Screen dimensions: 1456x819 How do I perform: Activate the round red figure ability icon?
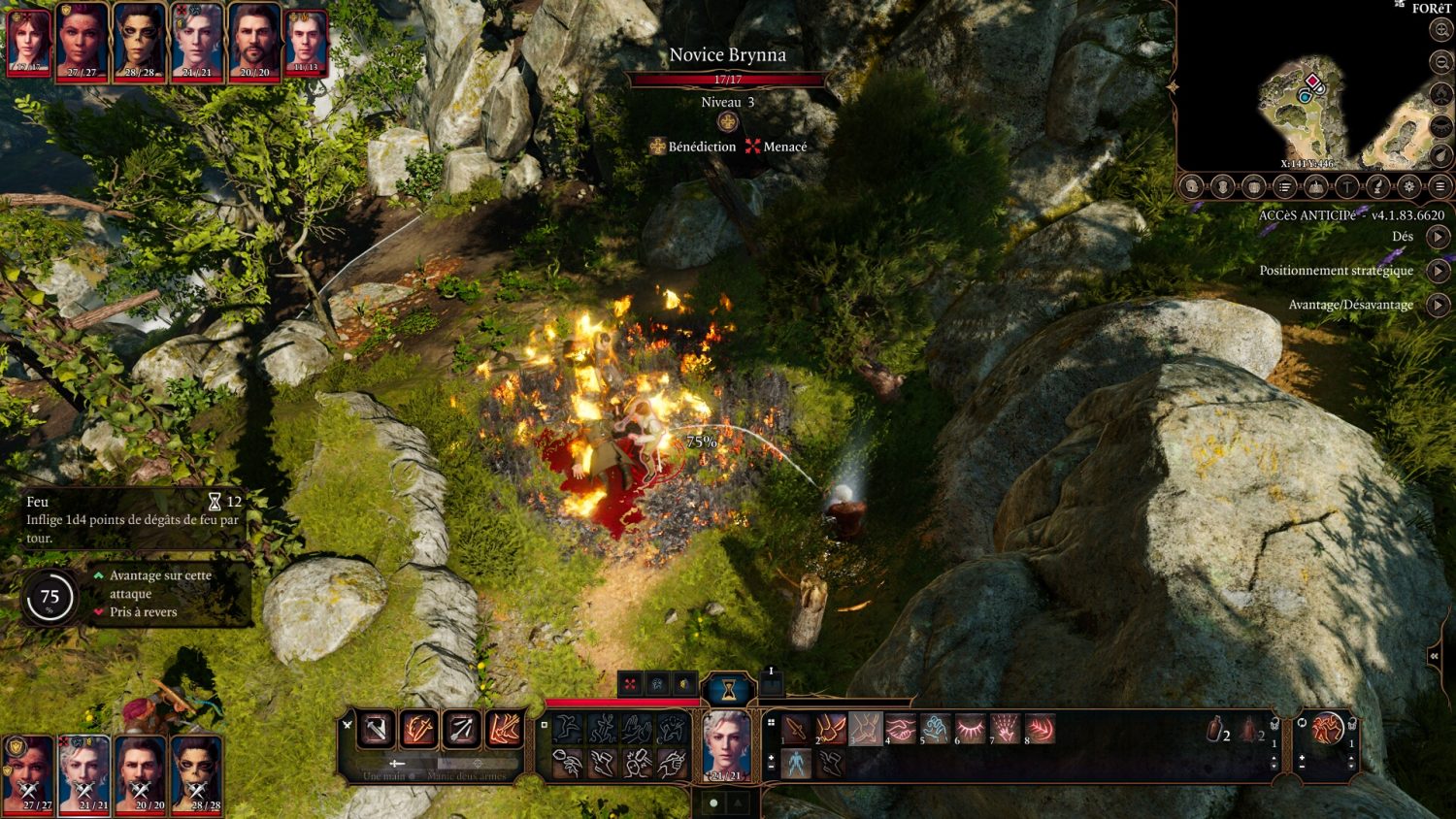(1327, 728)
